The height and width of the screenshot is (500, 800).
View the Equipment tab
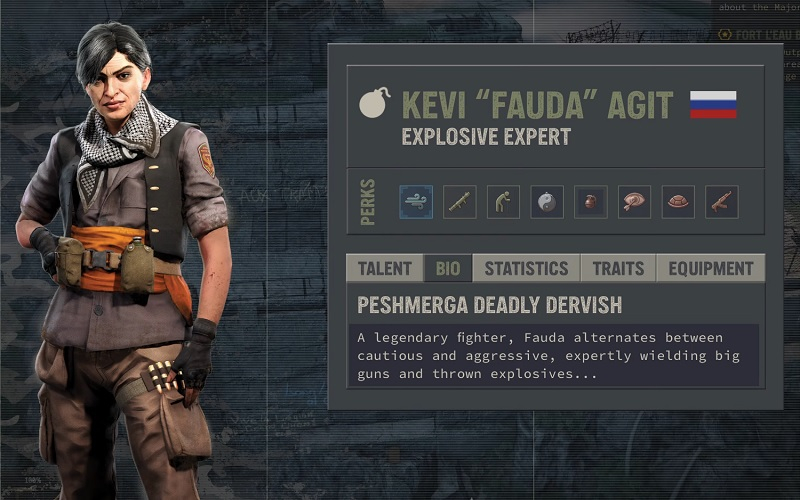pyautogui.click(x=710, y=268)
